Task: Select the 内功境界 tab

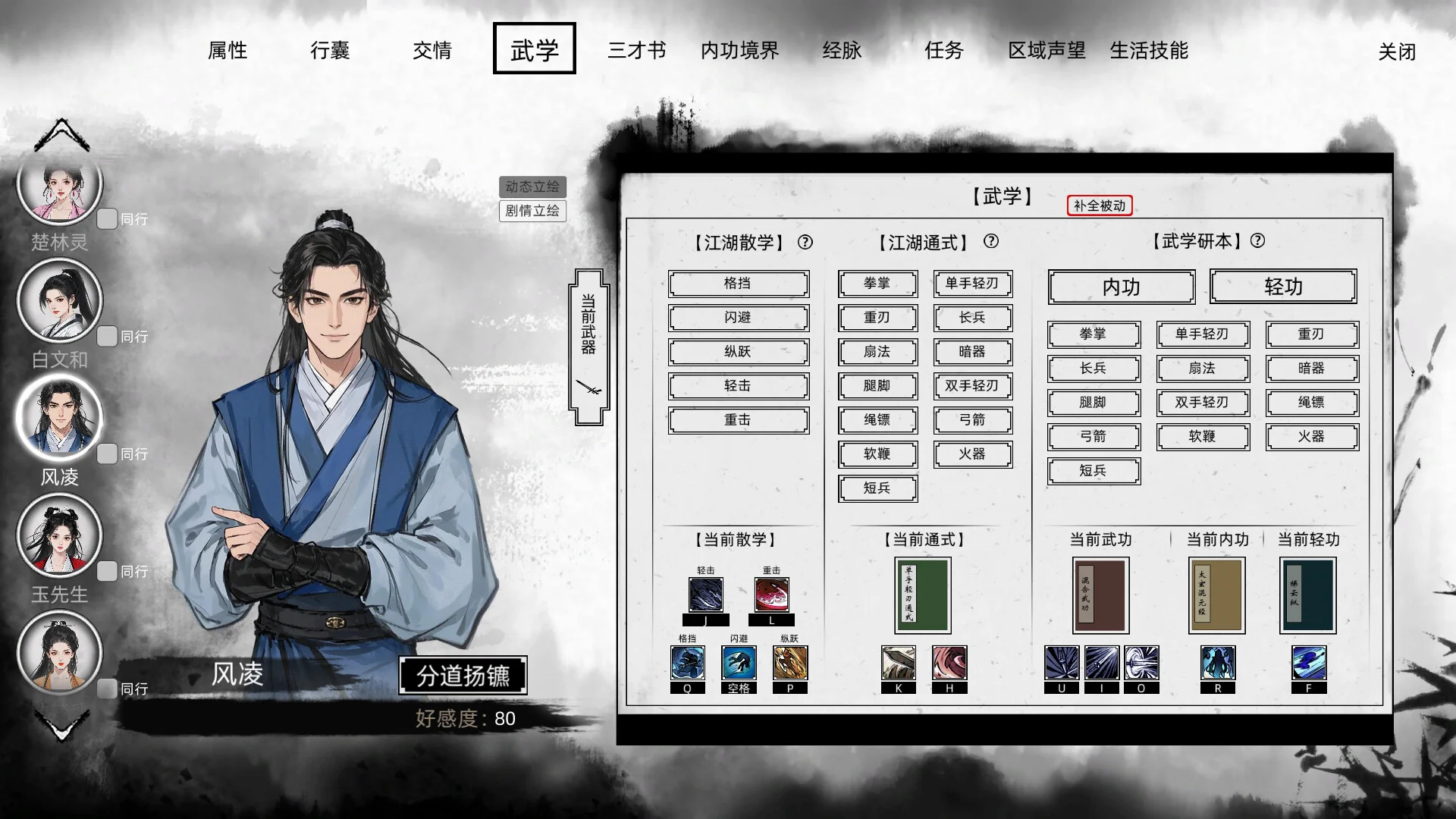Action: coord(739,50)
